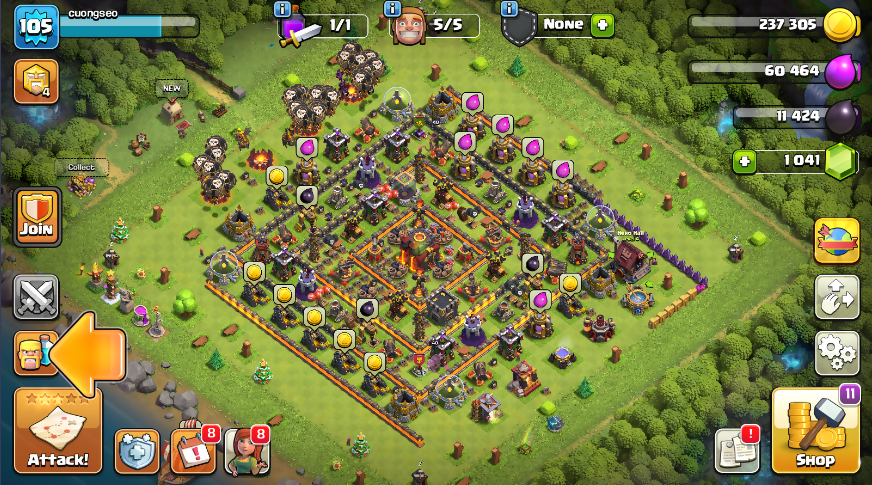Open the Attack! map button
This screenshot has height=485, width=872.
[58, 430]
